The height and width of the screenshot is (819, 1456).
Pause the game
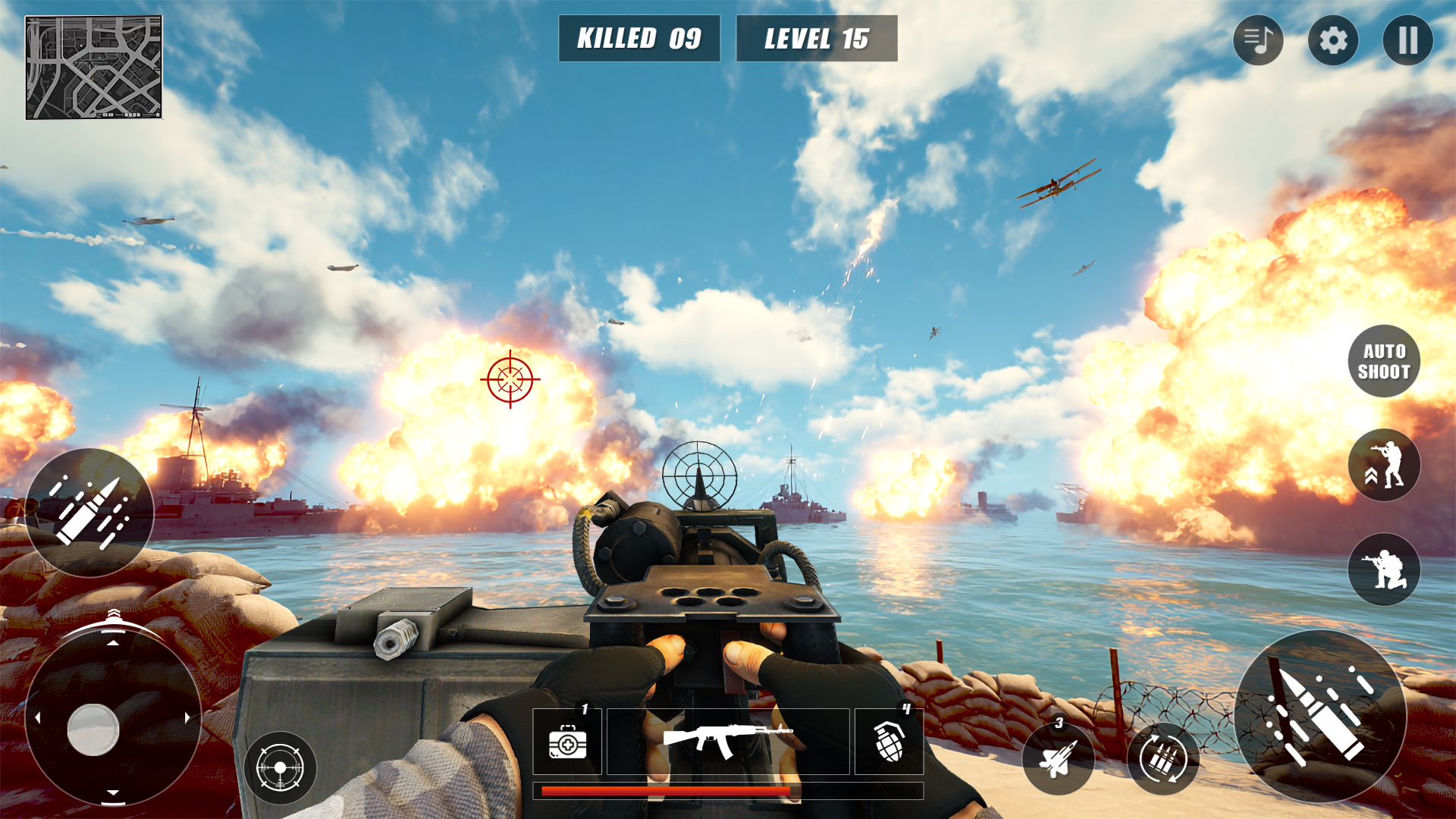pos(1407,40)
